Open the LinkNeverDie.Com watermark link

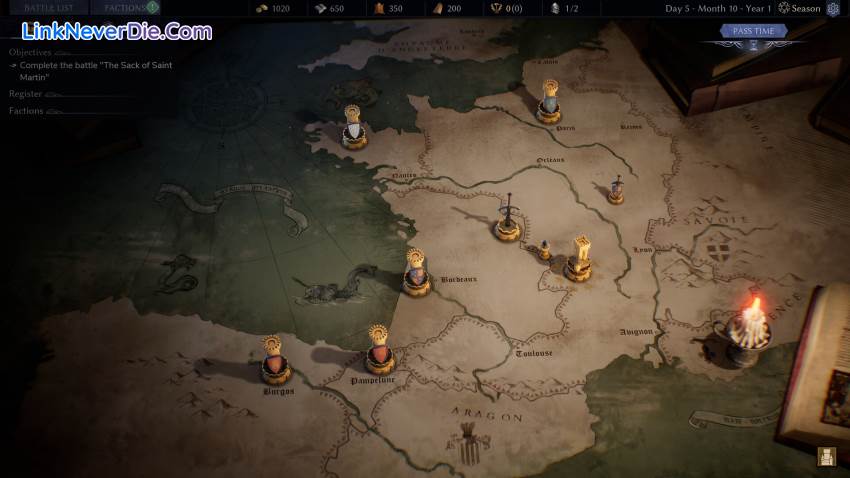(x=111, y=32)
